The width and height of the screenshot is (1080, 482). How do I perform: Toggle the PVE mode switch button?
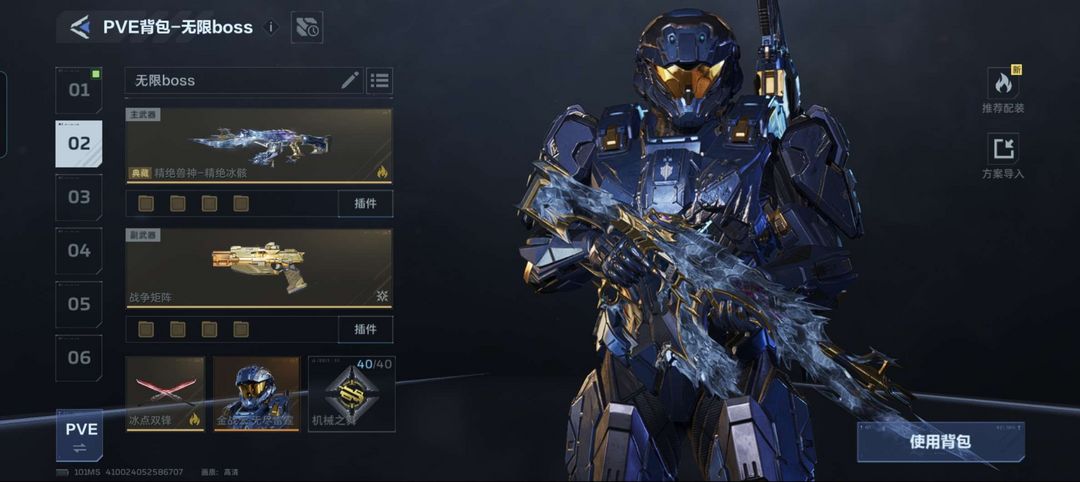pyautogui.click(x=79, y=436)
